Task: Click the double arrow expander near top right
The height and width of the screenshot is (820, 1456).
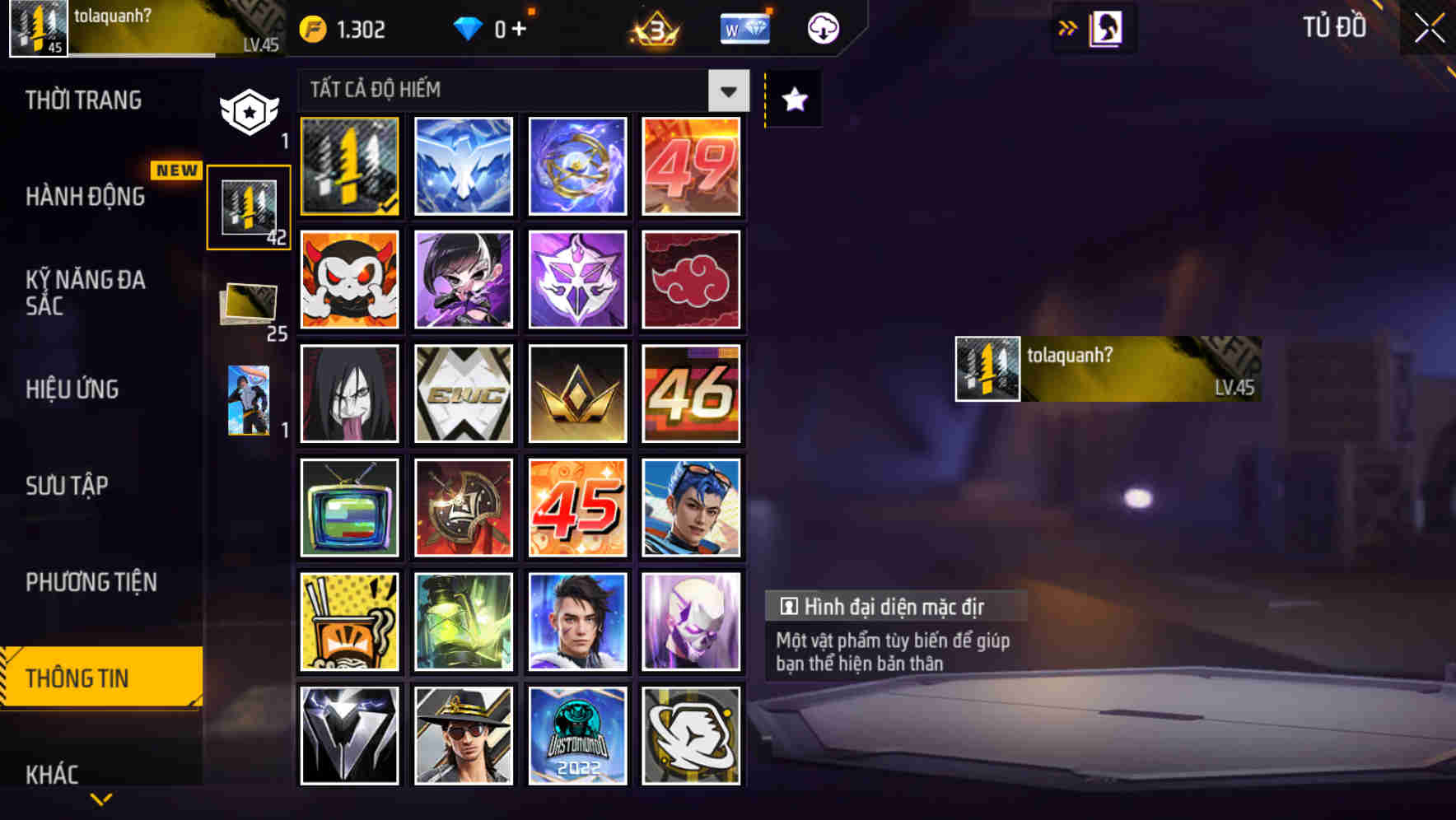Action: [1066, 27]
